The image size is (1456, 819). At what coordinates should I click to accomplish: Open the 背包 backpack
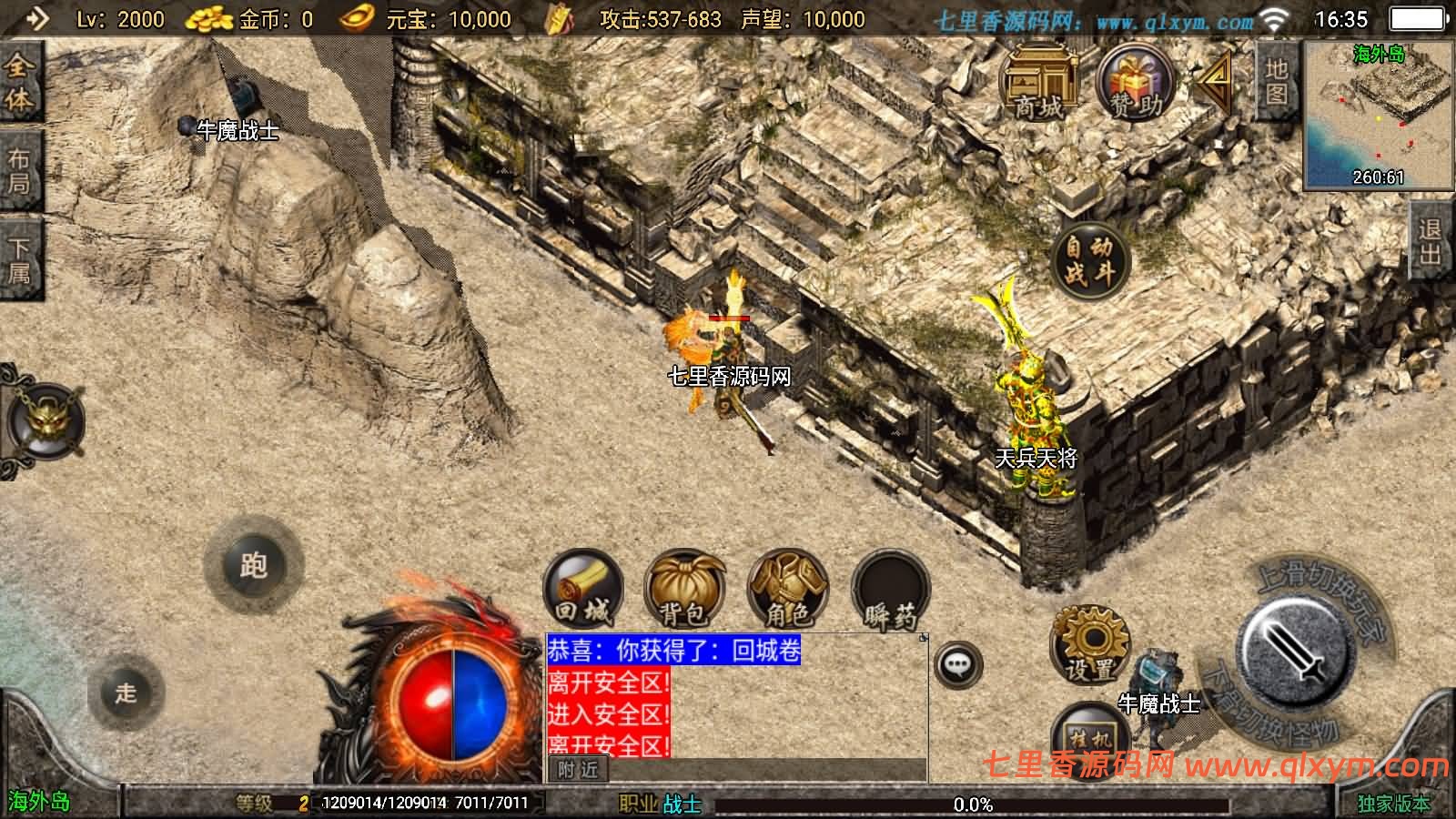[x=684, y=596]
